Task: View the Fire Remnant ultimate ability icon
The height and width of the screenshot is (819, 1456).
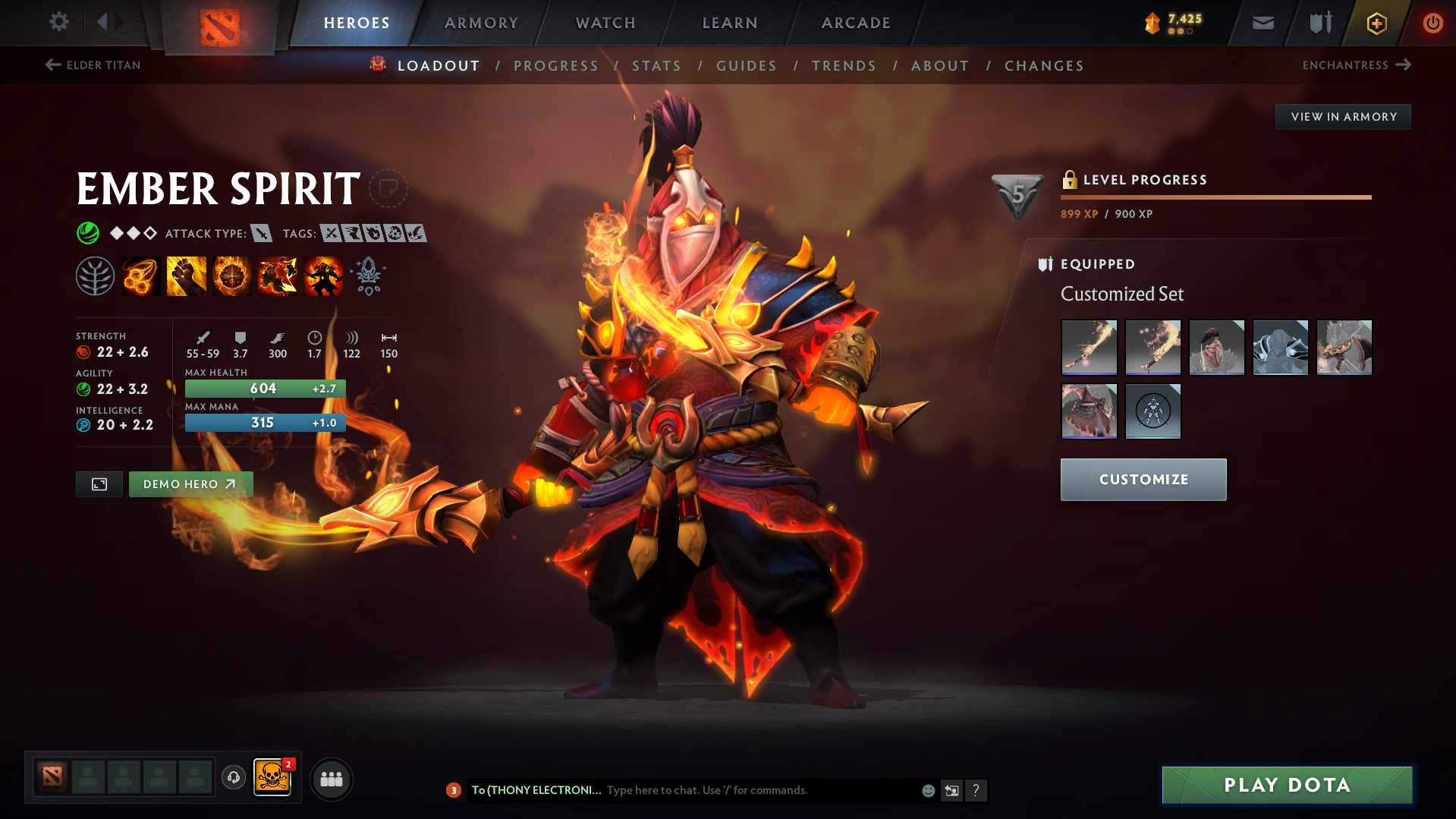Action: tap(322, 276)
